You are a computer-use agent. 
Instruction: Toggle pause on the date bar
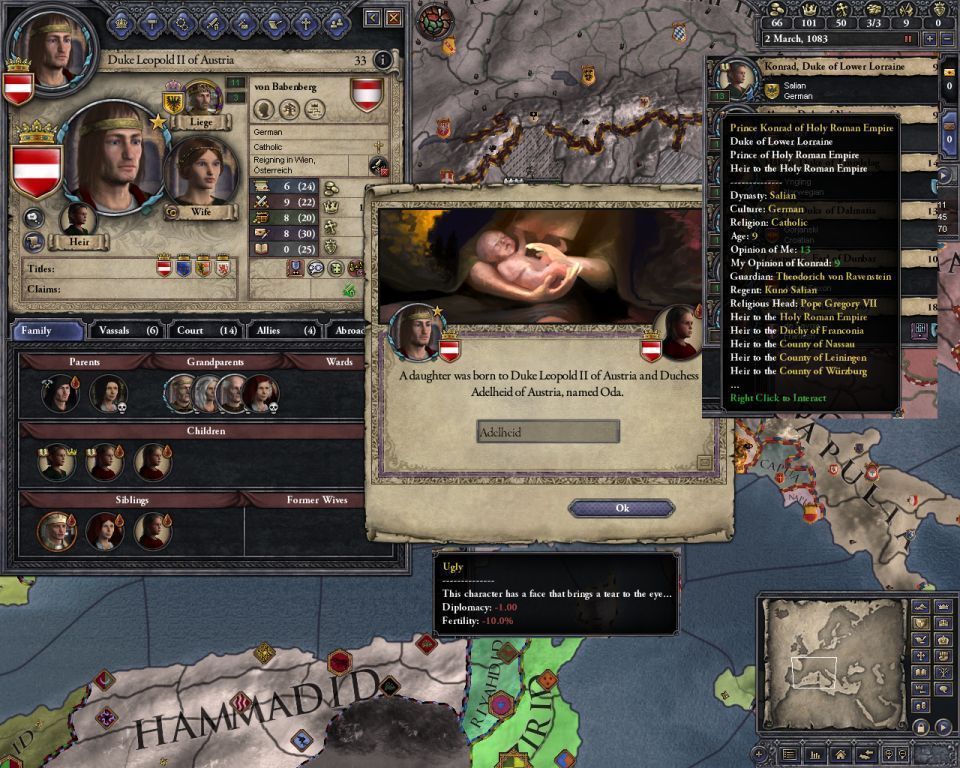(x=909, y=38)
